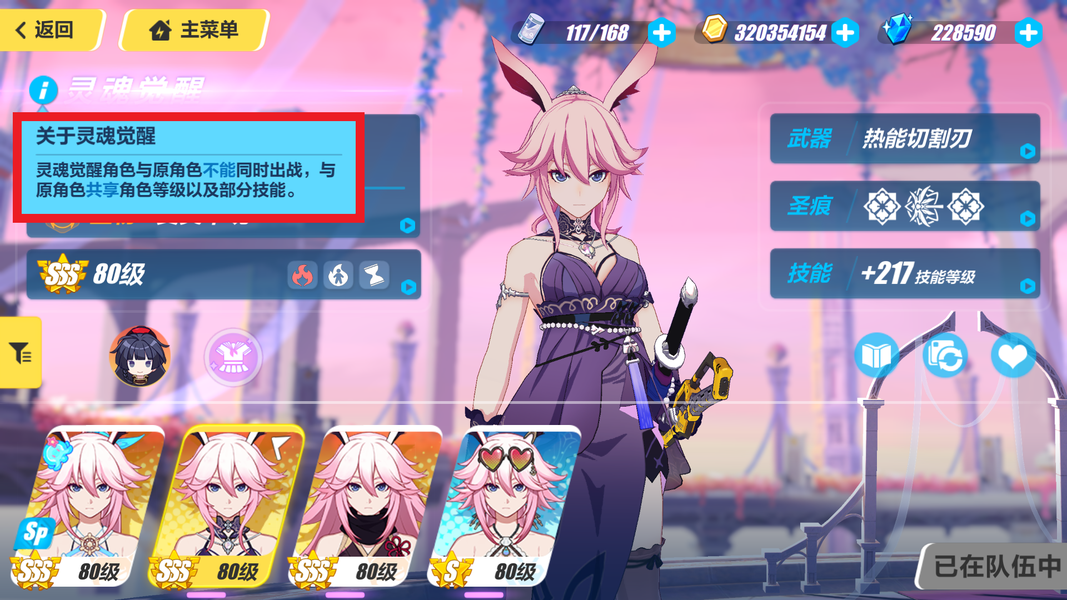The image size is (1067, 600).
Task: Click the blue info icon beside 灵魂觉醒
Action: point(43,90)
